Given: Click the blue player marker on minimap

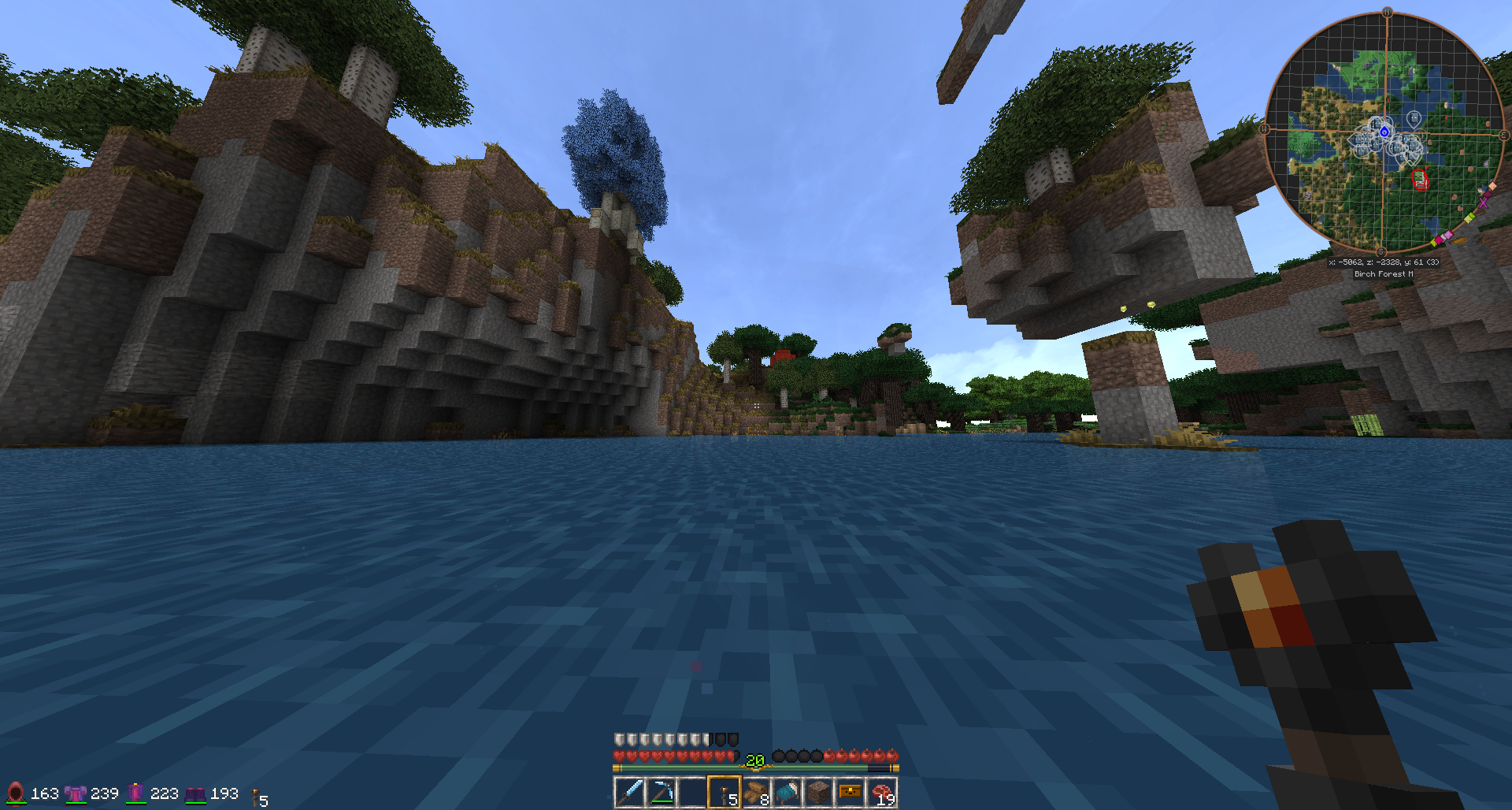Looking at the screenshot, I should click(x=1384, y=132).
